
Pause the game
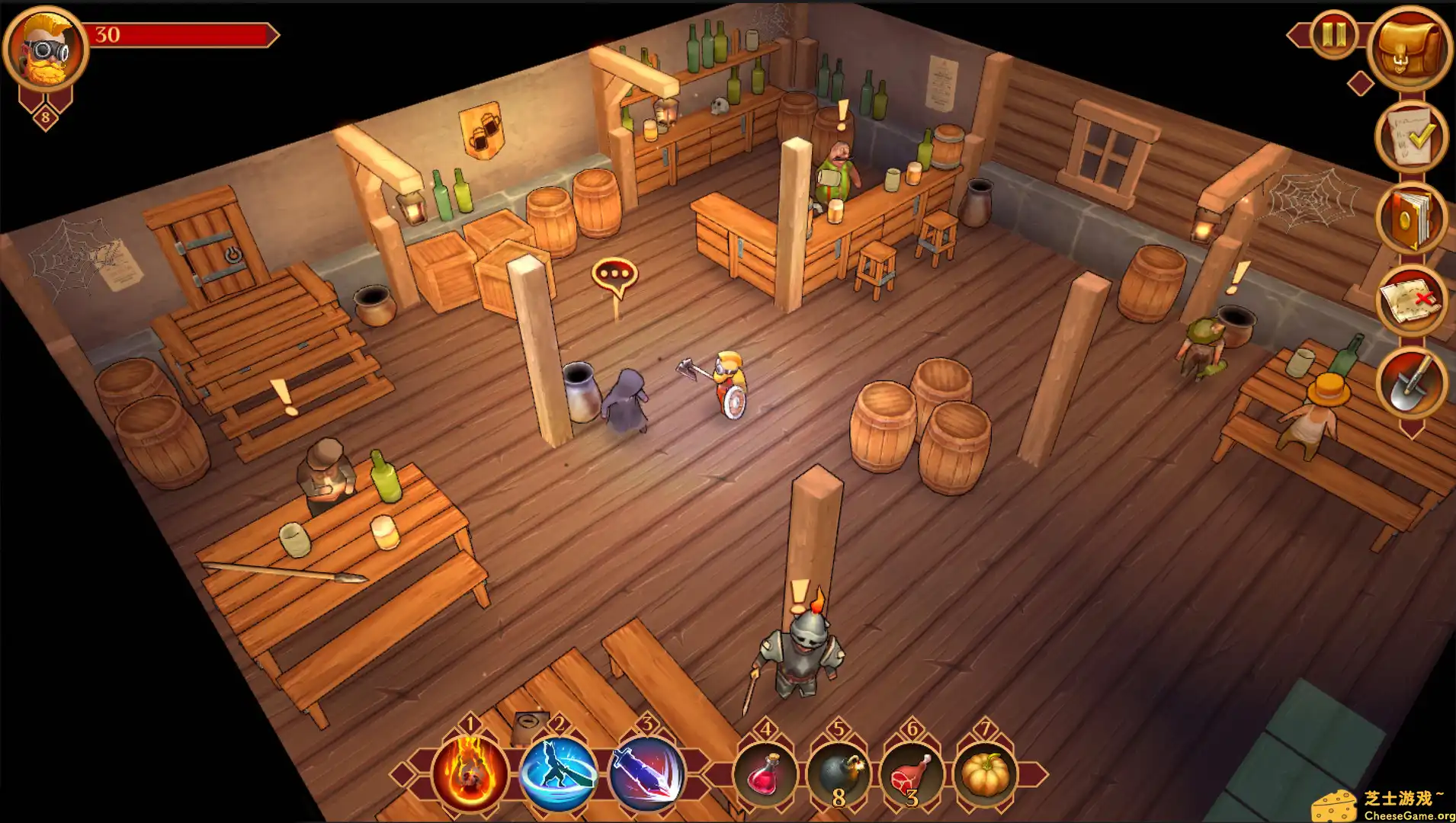coord(1334,34)
